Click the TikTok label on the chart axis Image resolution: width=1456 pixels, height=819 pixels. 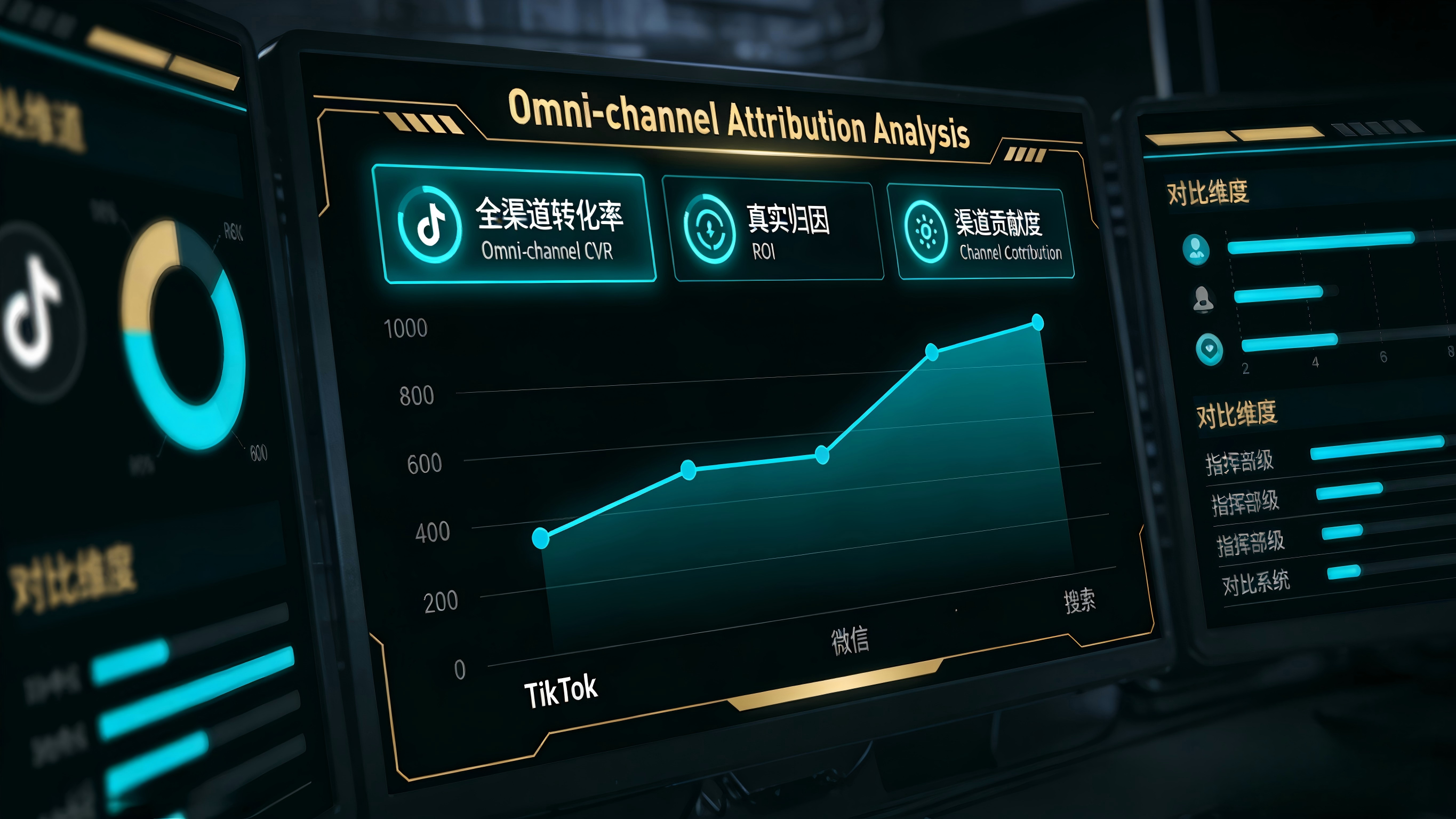[x=560, y=690]
